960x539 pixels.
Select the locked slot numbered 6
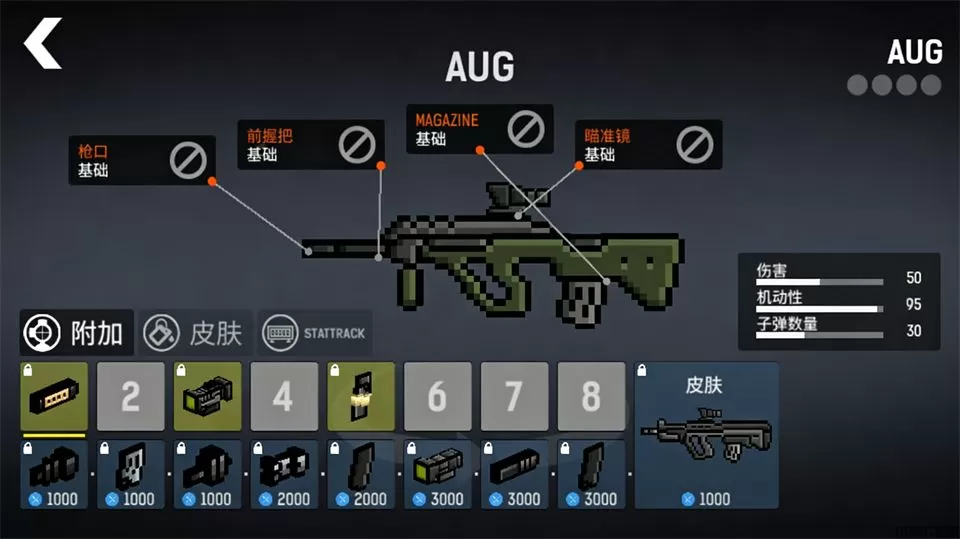(437, 397)
